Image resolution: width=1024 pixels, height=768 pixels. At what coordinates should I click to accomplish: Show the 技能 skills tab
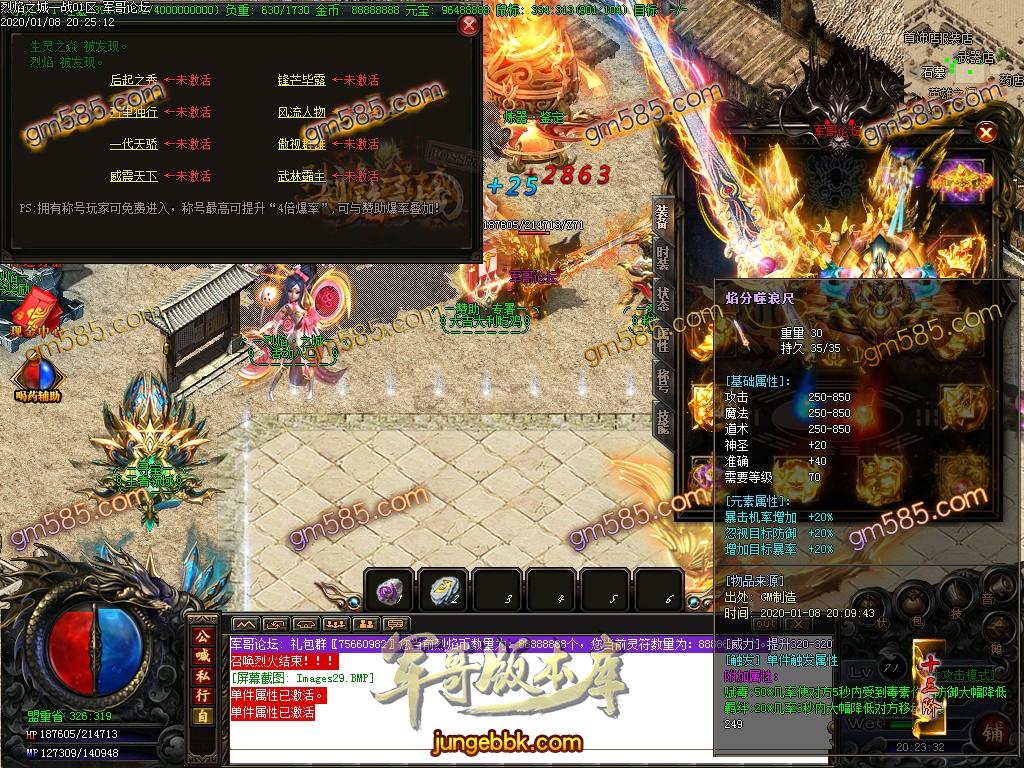663,421
